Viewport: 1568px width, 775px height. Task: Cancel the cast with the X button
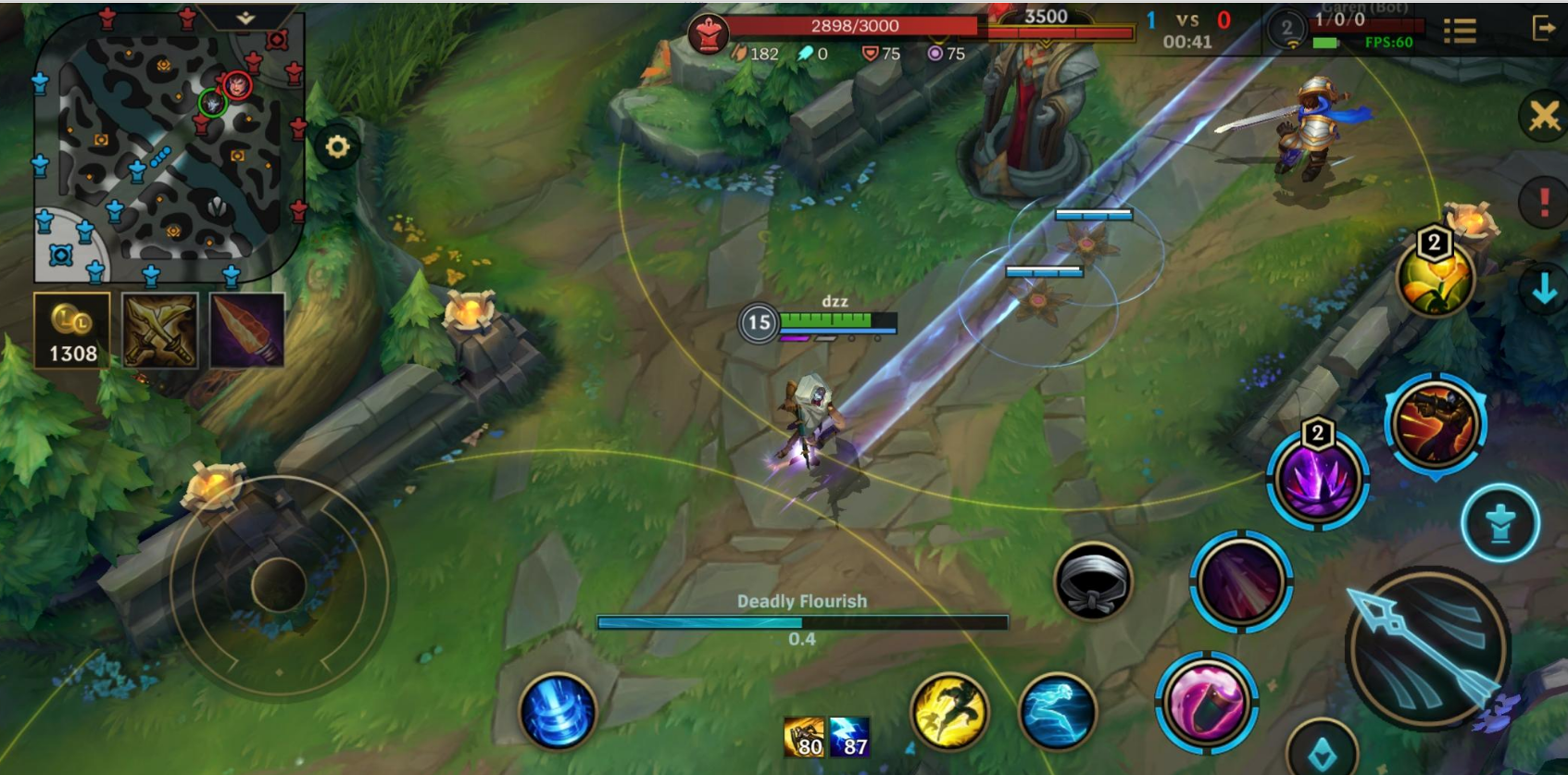tap(1544, 117)
